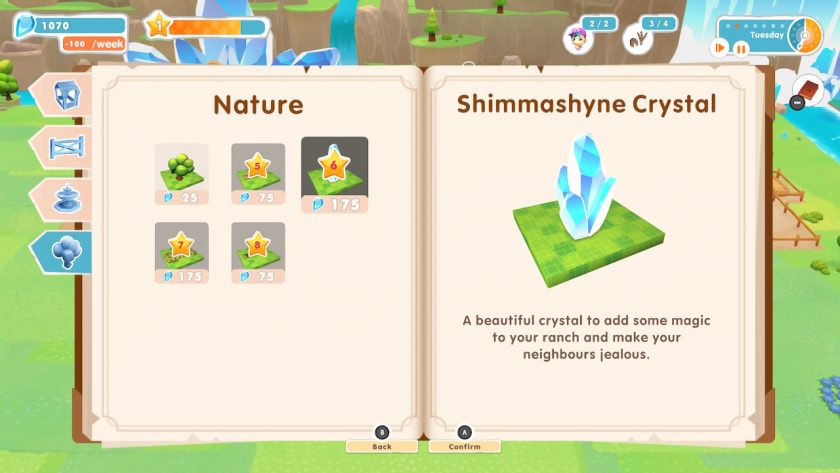840x473 pixels.
Task: Switch to the fountain decorations tab
Action: [x=66, y=198]
